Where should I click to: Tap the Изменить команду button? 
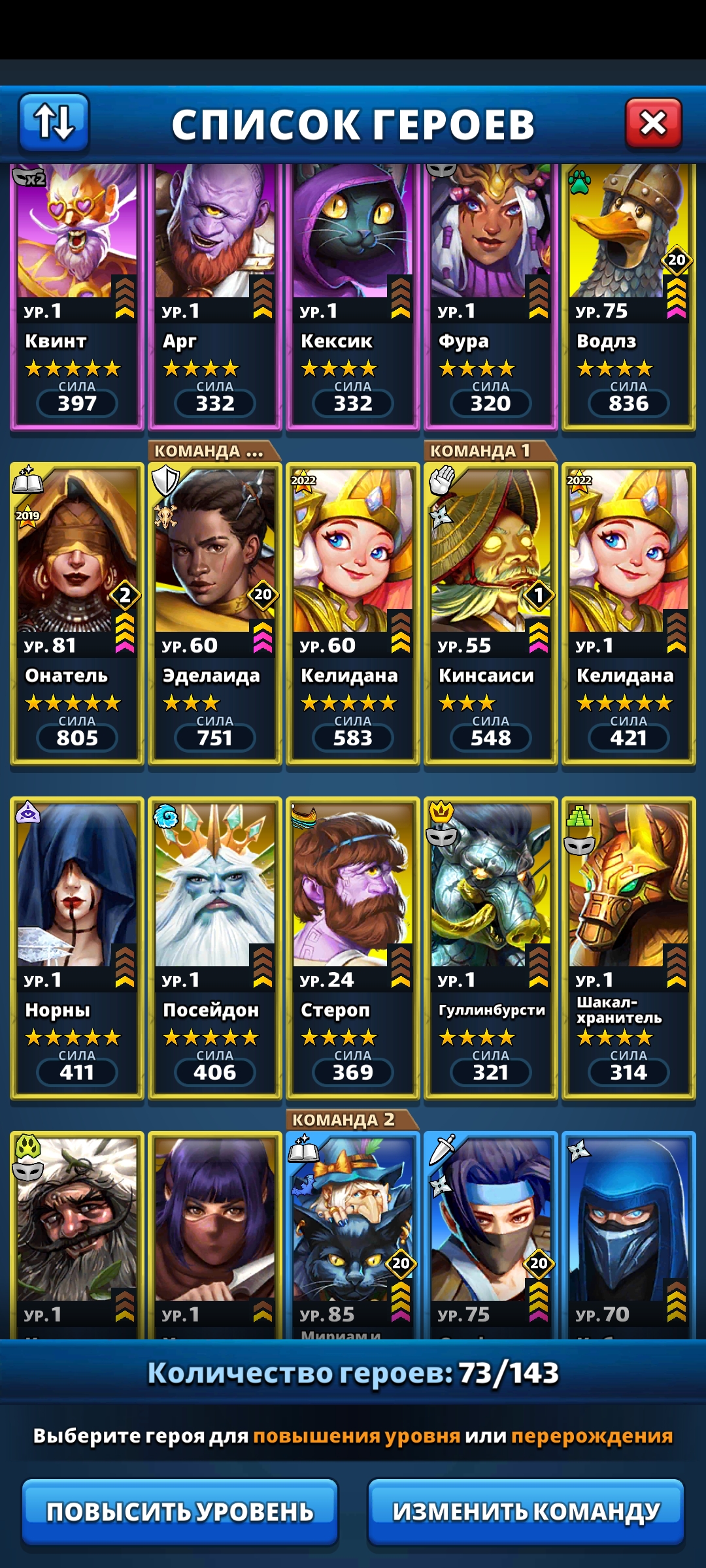tap(526, 1511)
